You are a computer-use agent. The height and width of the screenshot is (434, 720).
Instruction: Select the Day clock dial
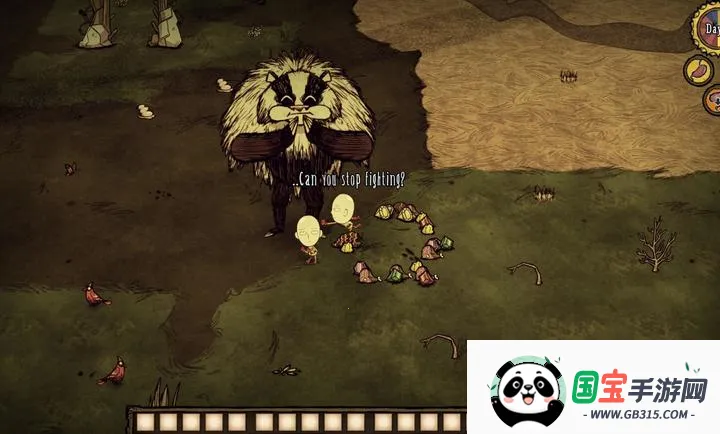[708, 28]
